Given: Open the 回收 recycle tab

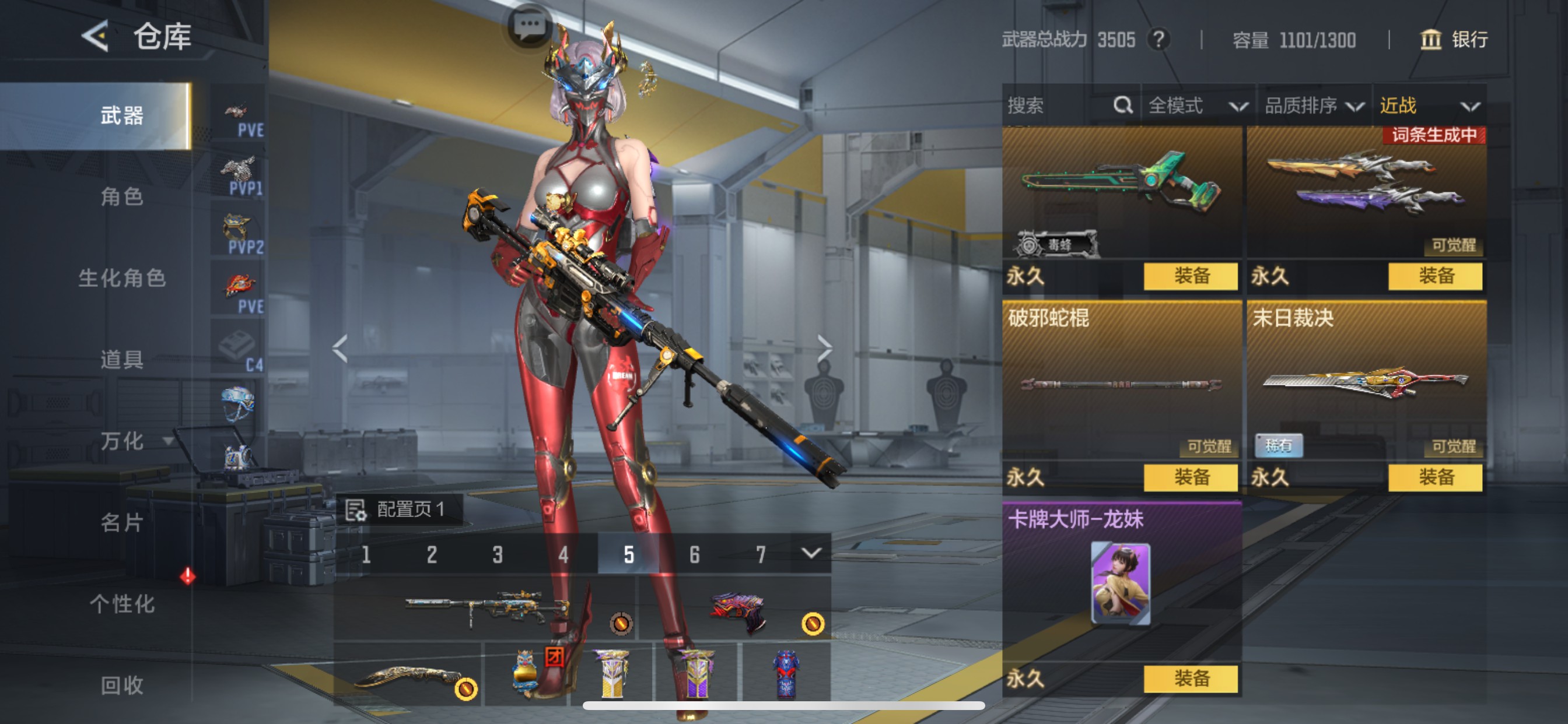Looking at the screenshot, I should tap(122, 685).
